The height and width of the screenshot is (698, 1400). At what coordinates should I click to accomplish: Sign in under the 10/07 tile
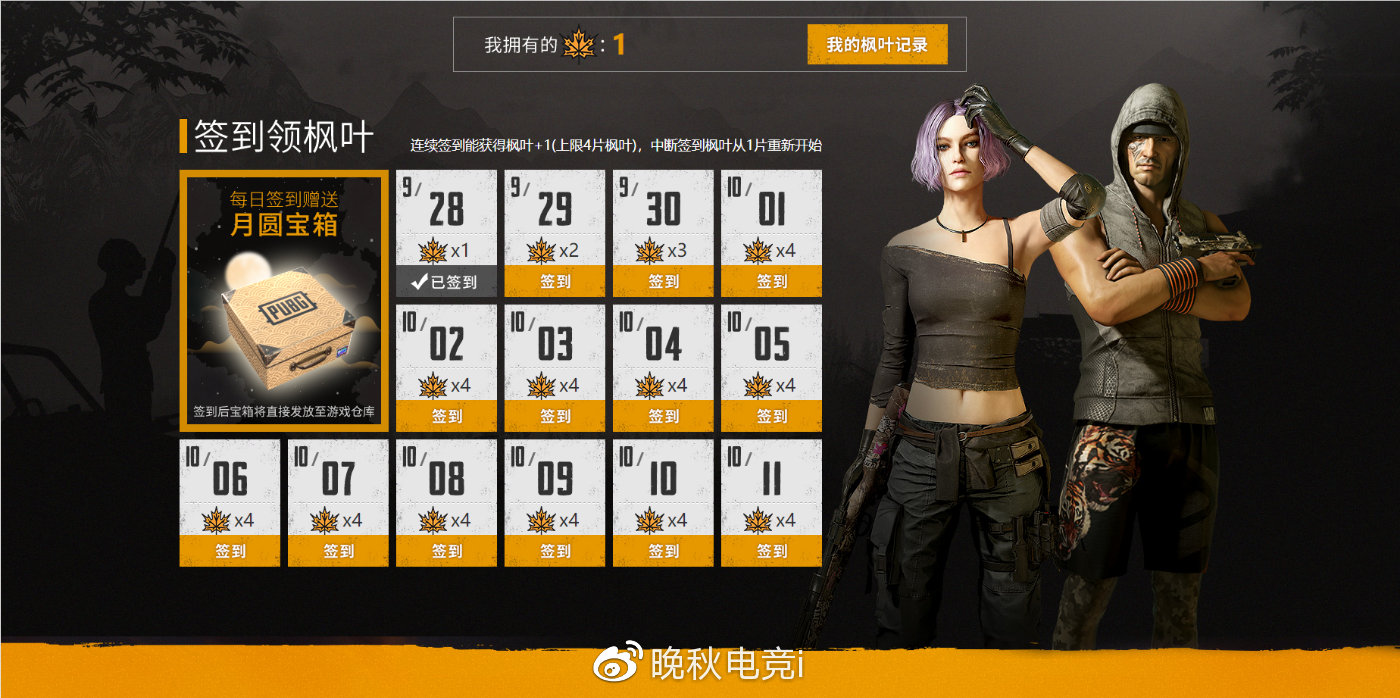338,551
